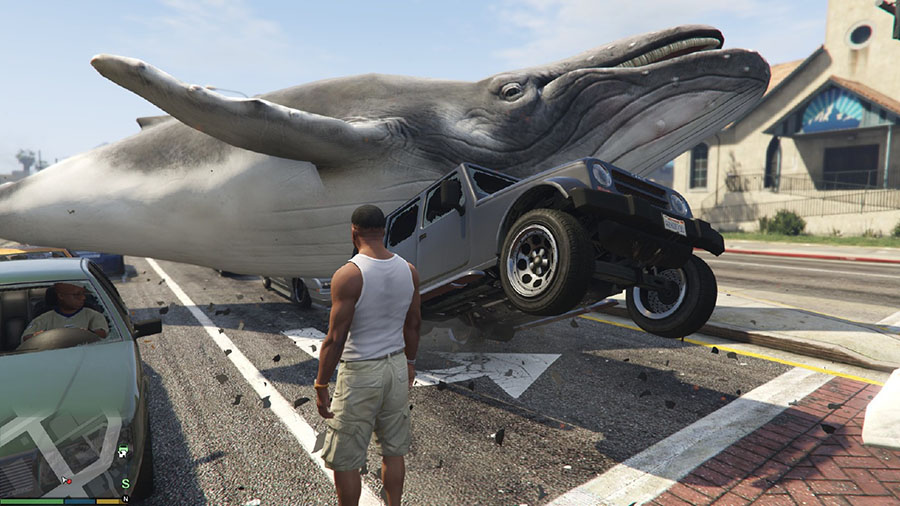Select the green S mission marker on minimap

(125, 484)
